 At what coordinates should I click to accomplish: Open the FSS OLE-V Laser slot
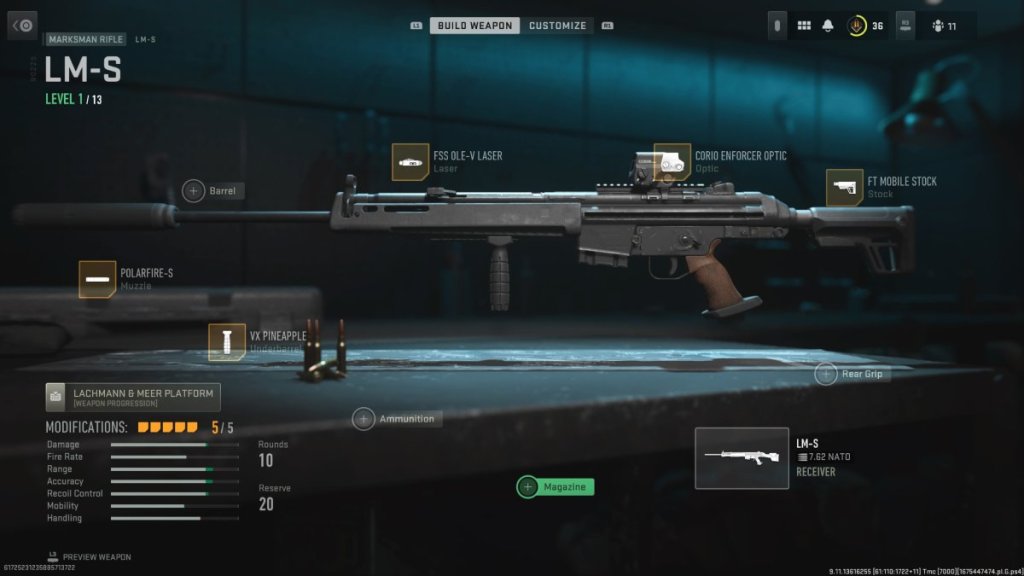click(x=410, y=162)
